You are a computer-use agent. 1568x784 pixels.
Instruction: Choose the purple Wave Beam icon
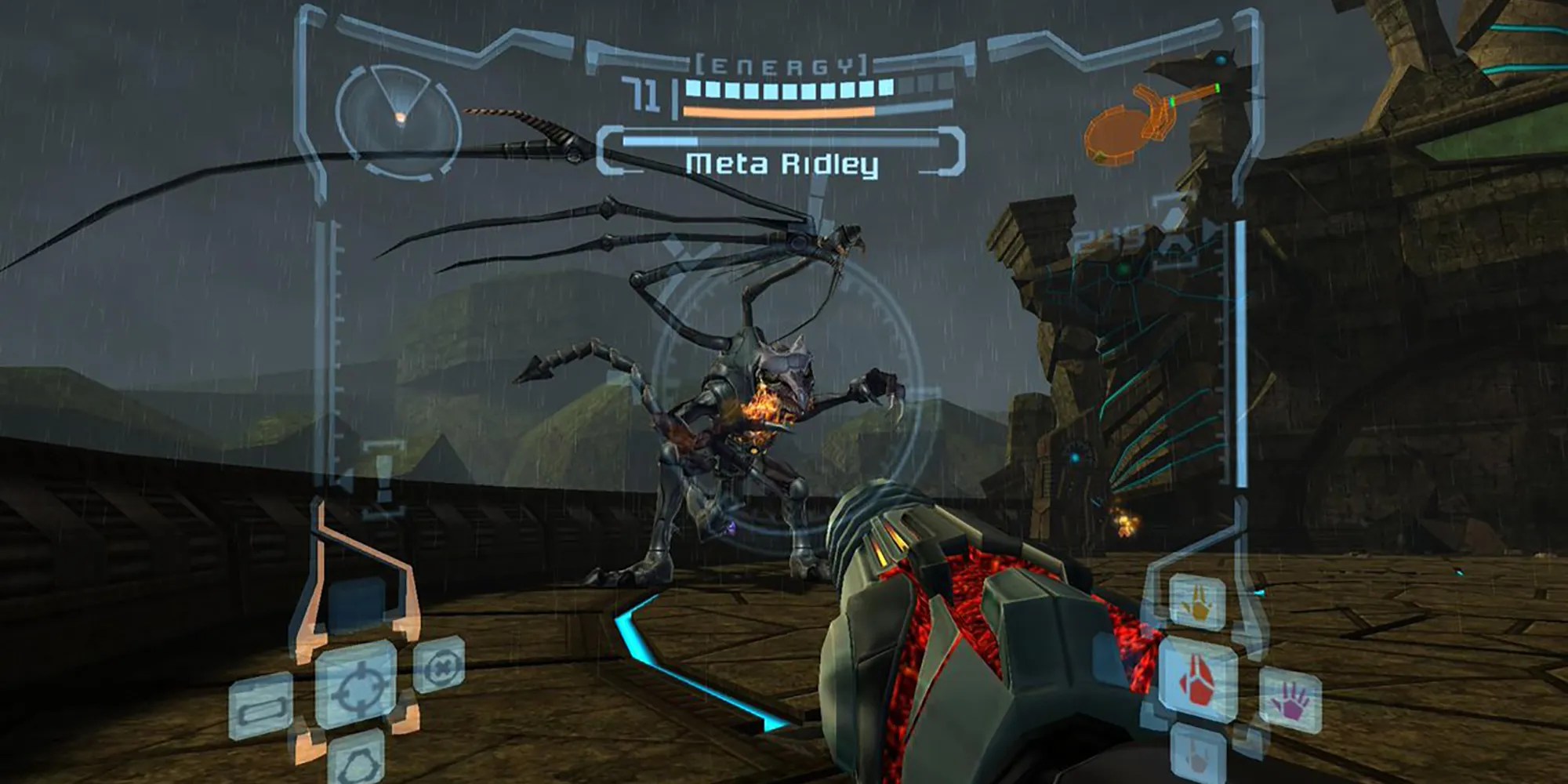[x=1290, y=700]
